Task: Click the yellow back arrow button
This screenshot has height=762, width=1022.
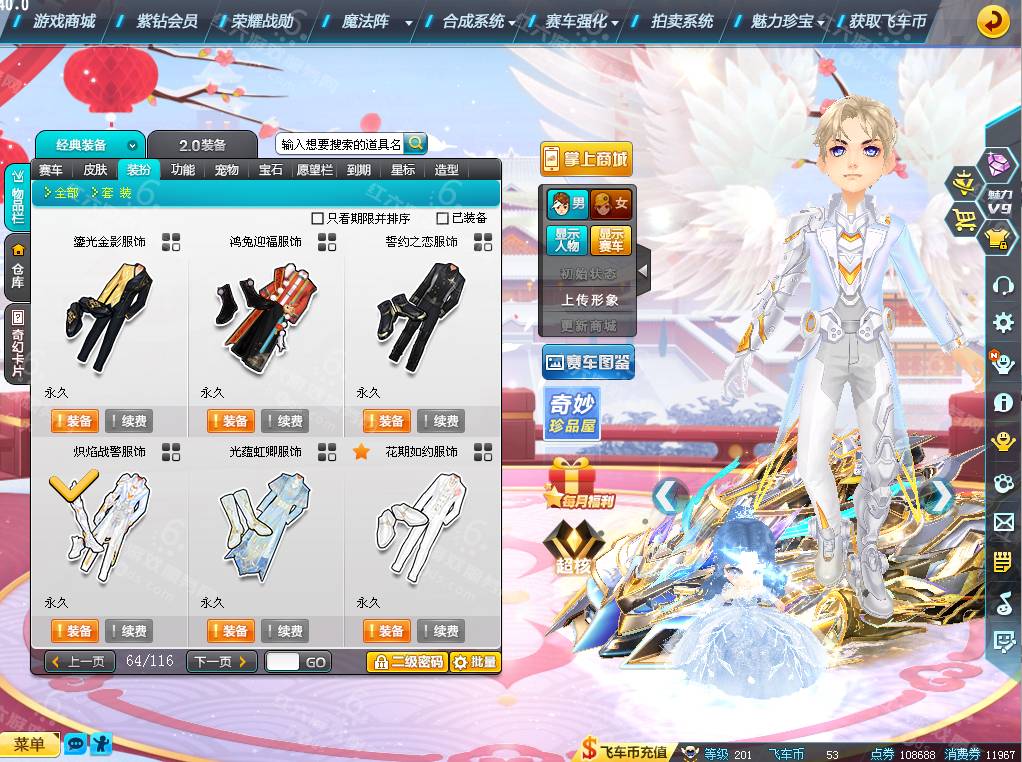Action: [992, 21]
